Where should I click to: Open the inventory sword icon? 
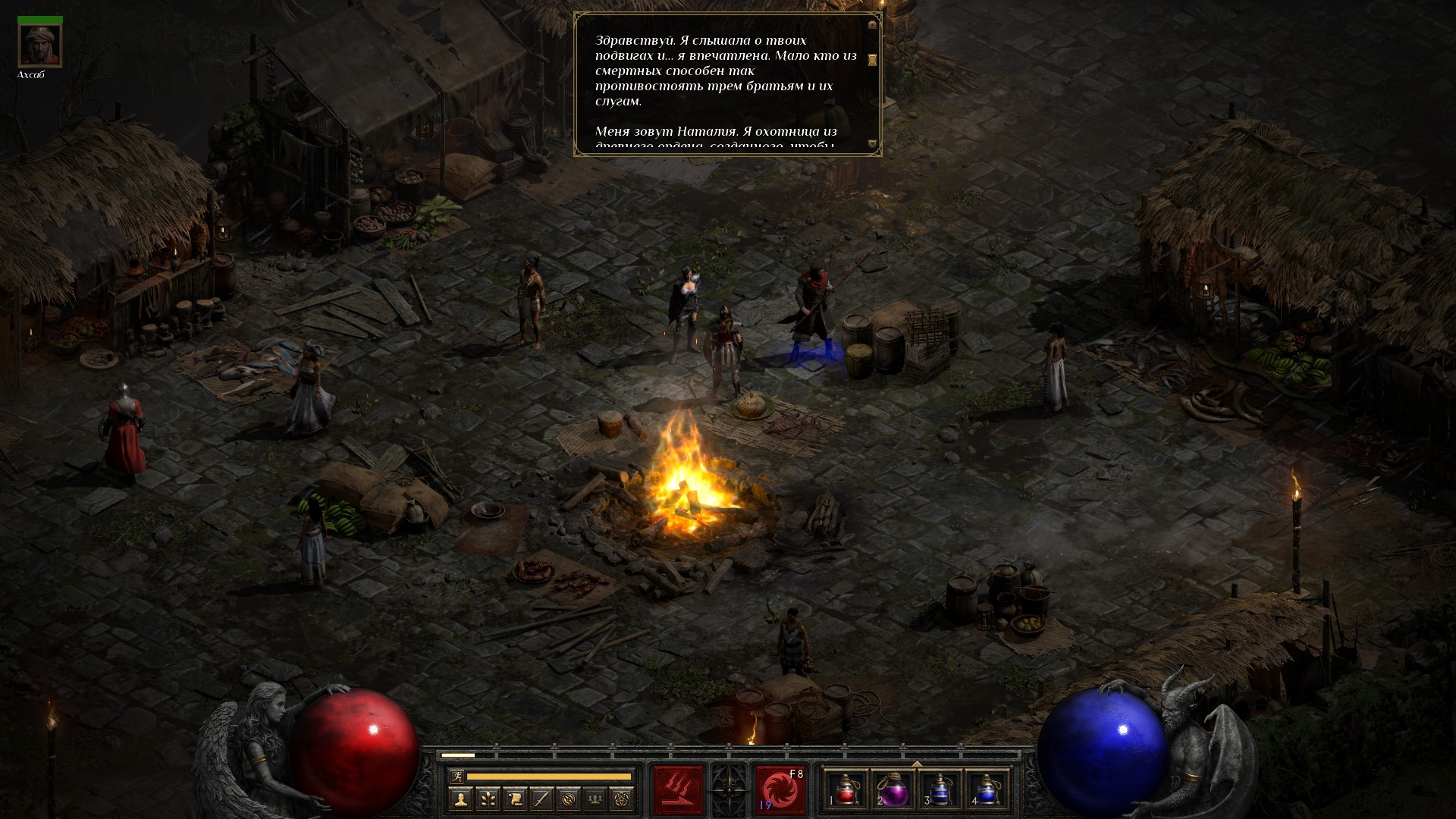pos(542,799)
